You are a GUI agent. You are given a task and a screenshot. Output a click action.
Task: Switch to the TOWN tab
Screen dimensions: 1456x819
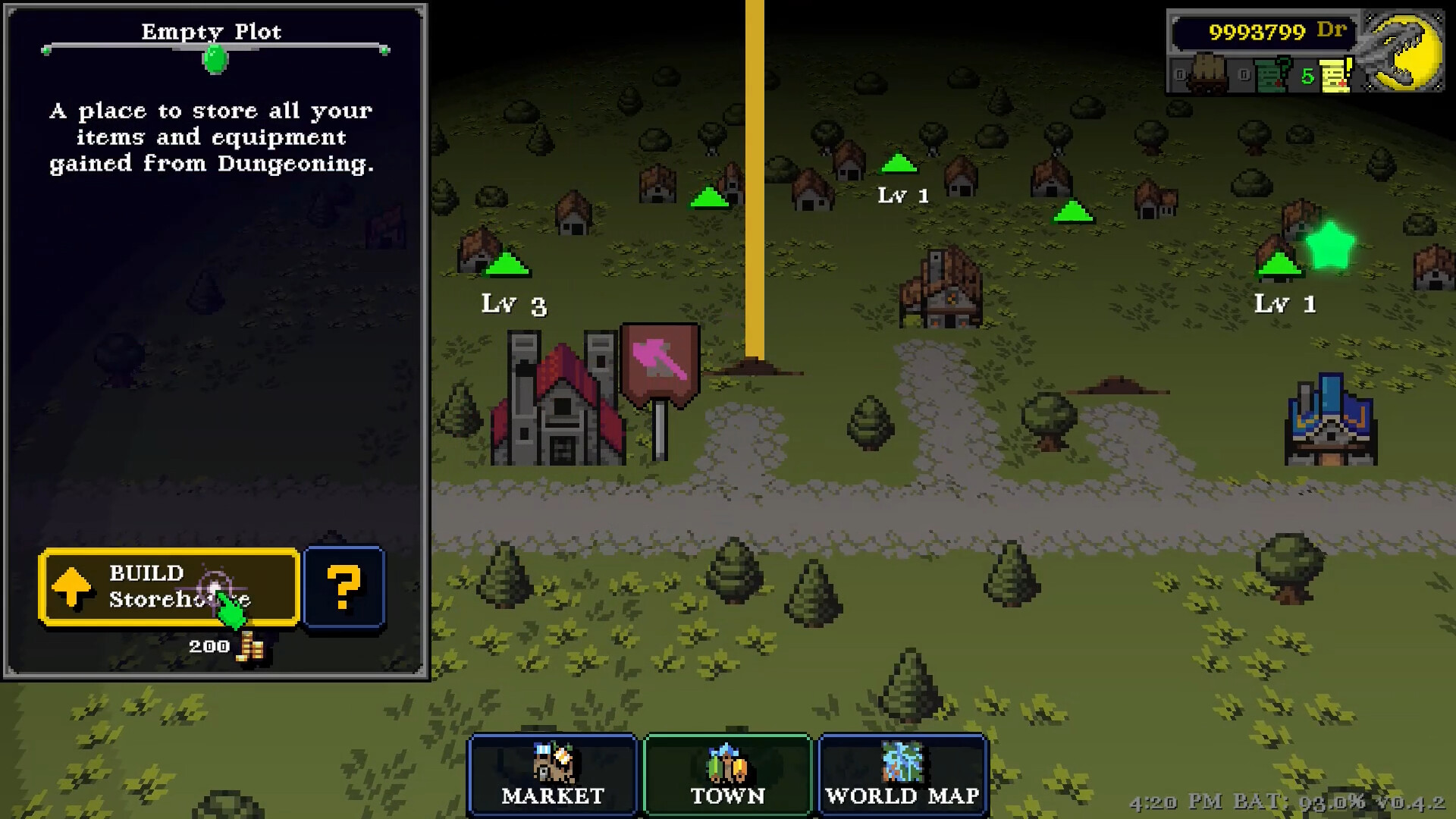[x=726, y=775]
